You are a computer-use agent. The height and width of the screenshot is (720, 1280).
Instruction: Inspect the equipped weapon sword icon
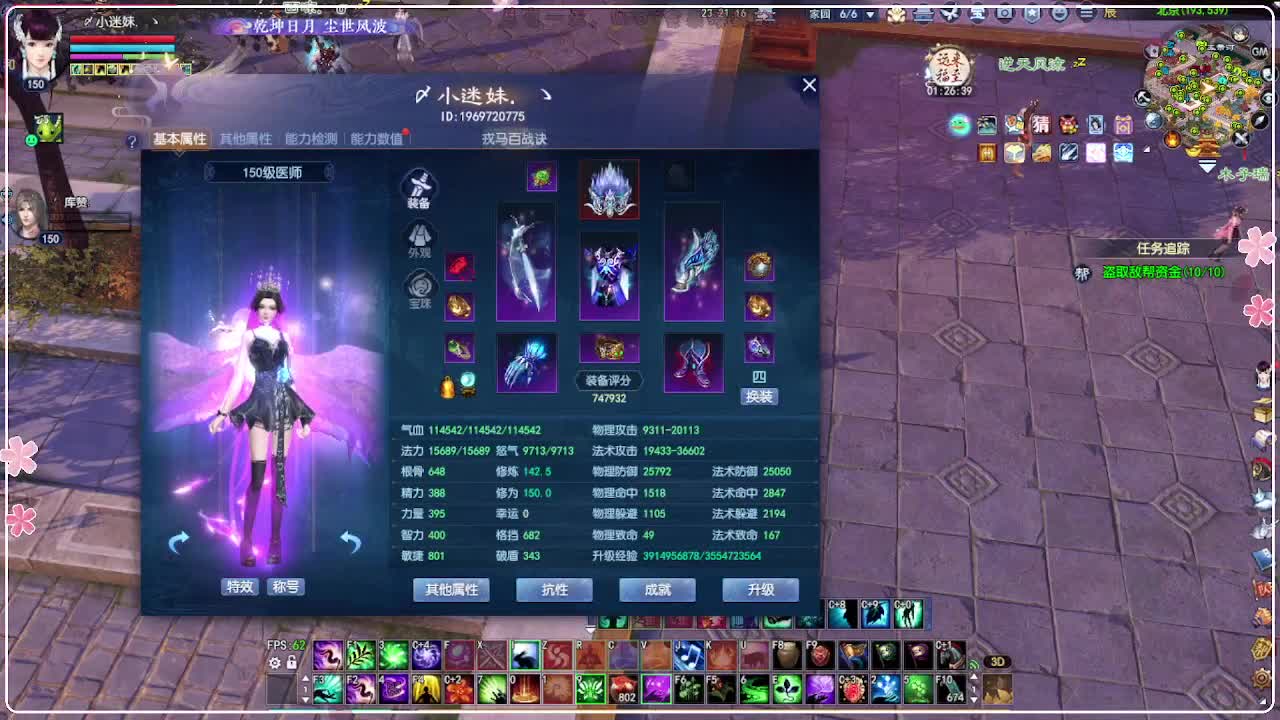click(x=527, y=262)
